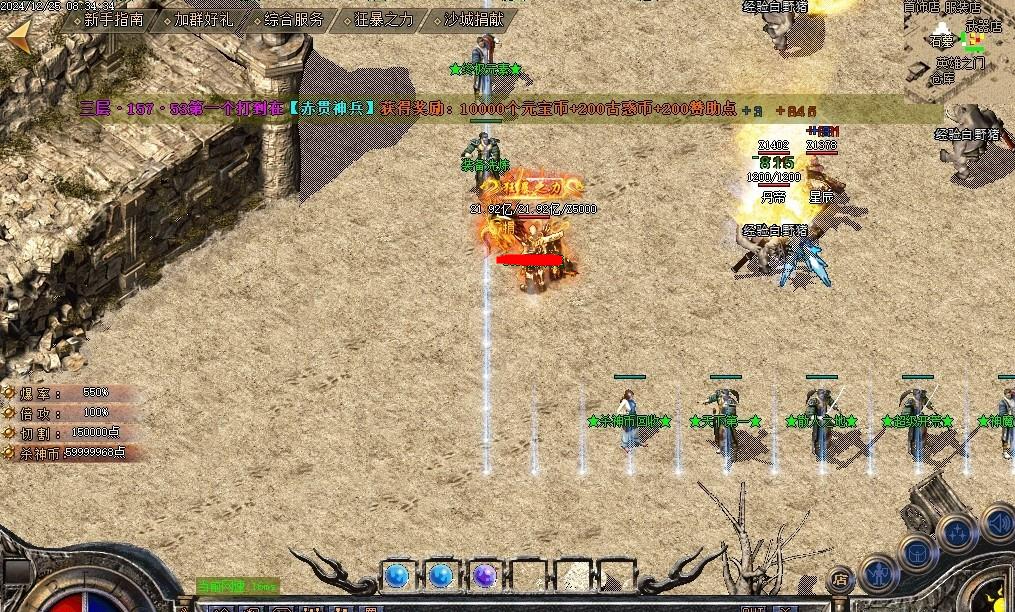Viewport: 1015px width, 612px height.
Task: Click the round character figure button
Action: pos(879,574)
